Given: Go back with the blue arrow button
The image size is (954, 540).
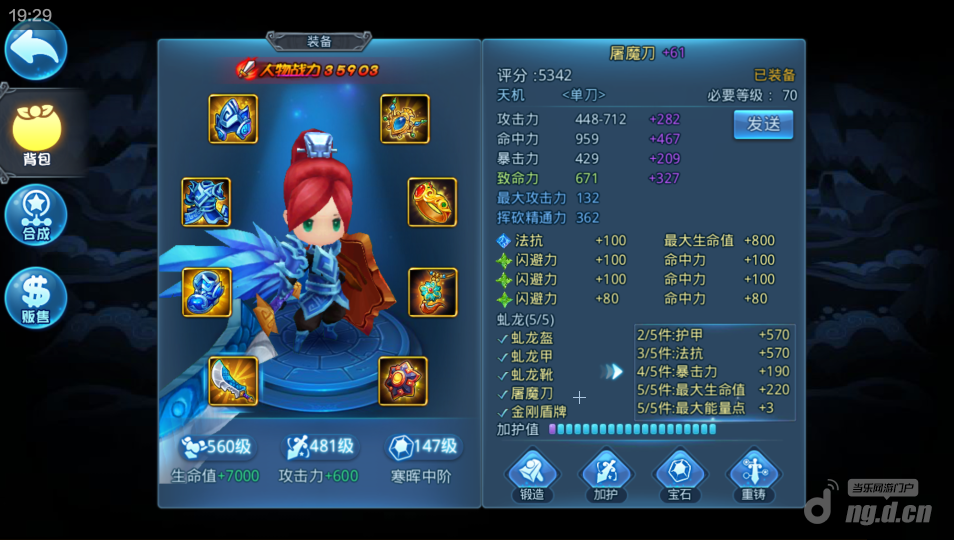Looking at the screenshot, I should tap(36, 48).
